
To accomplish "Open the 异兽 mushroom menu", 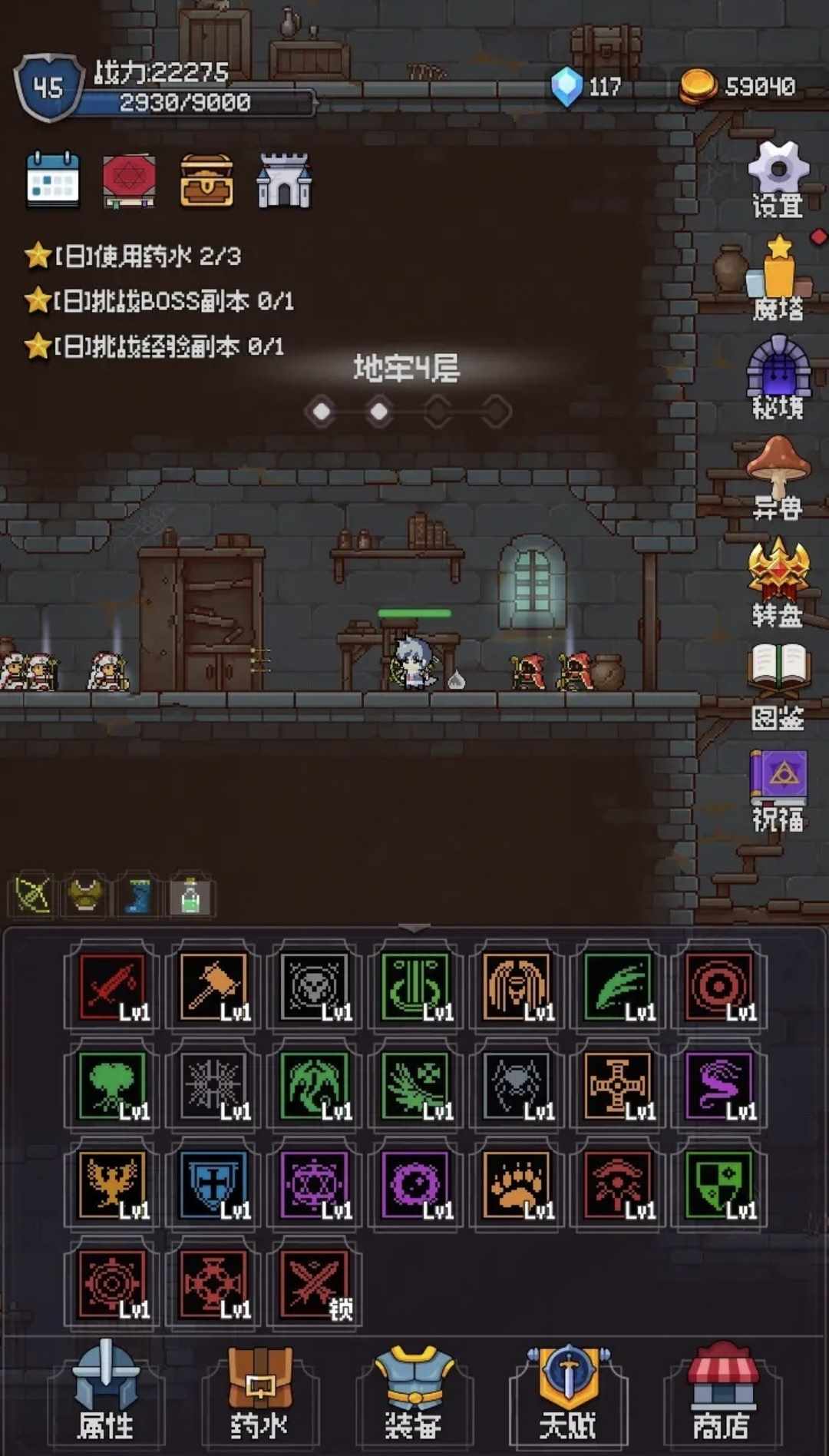I will pos(778,478).
